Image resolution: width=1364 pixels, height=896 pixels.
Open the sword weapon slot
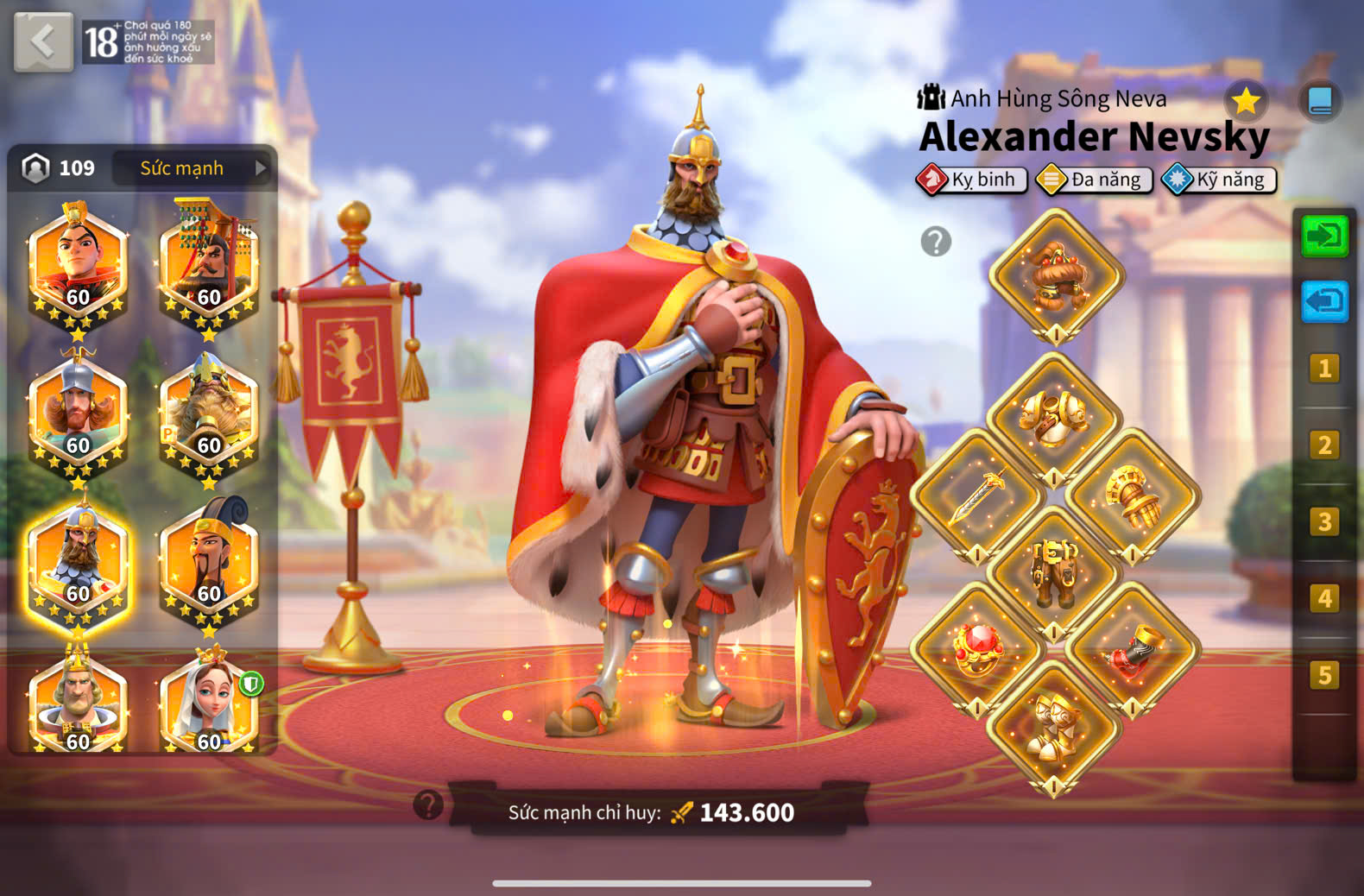(x=977, y=496)
